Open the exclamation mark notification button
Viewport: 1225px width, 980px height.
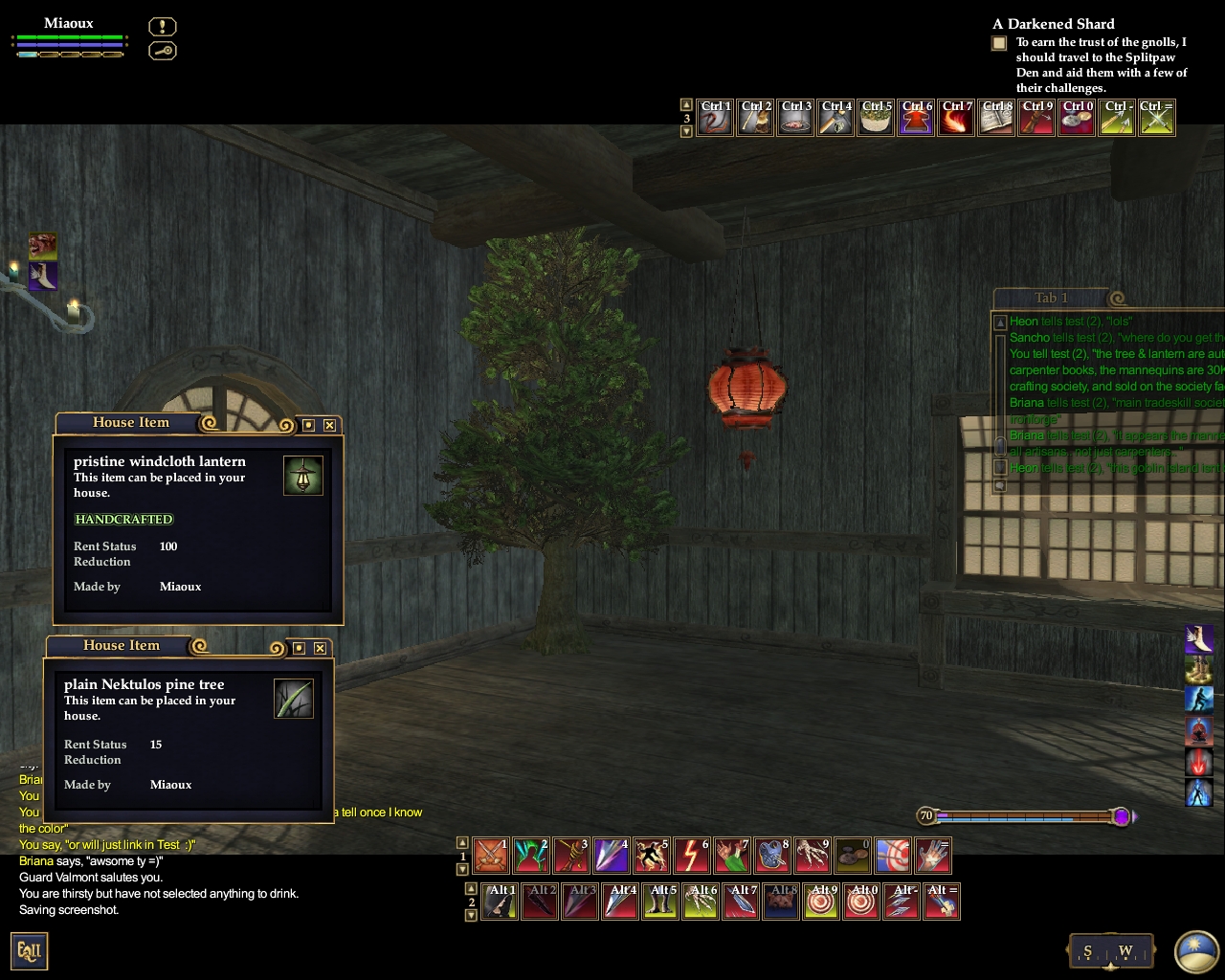tap(163, 27)
